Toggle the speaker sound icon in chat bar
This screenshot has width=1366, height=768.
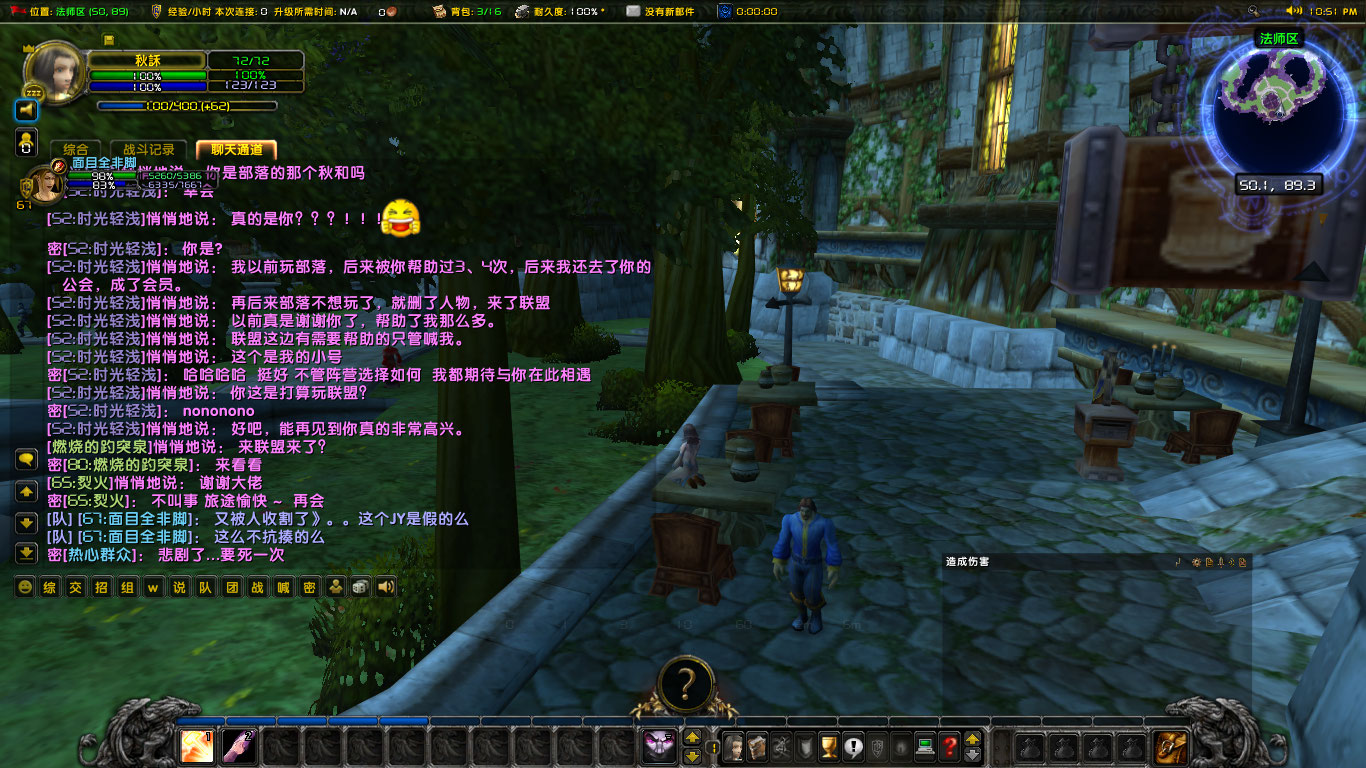click(386, 586)
